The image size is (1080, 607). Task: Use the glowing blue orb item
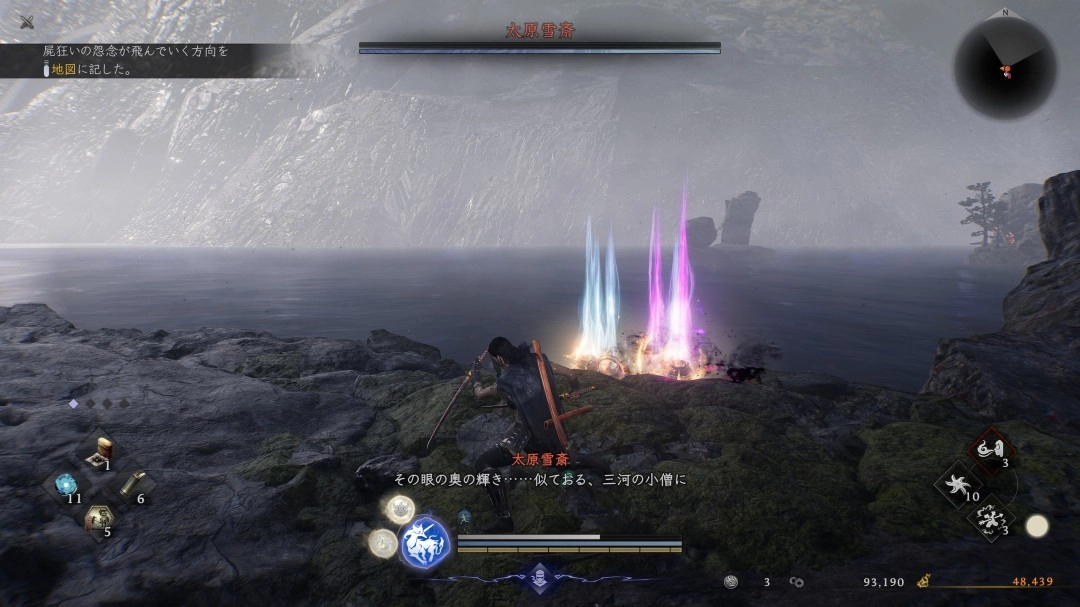click(x=66, y=484)
